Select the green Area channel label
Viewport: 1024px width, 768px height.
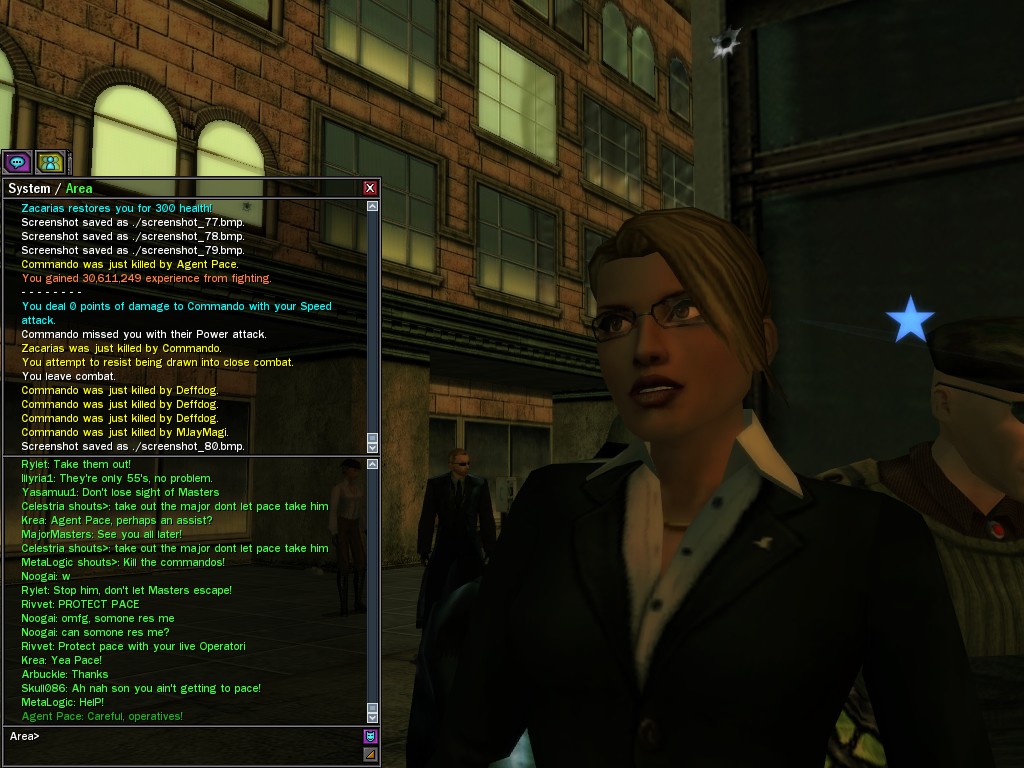coord(79,188)
